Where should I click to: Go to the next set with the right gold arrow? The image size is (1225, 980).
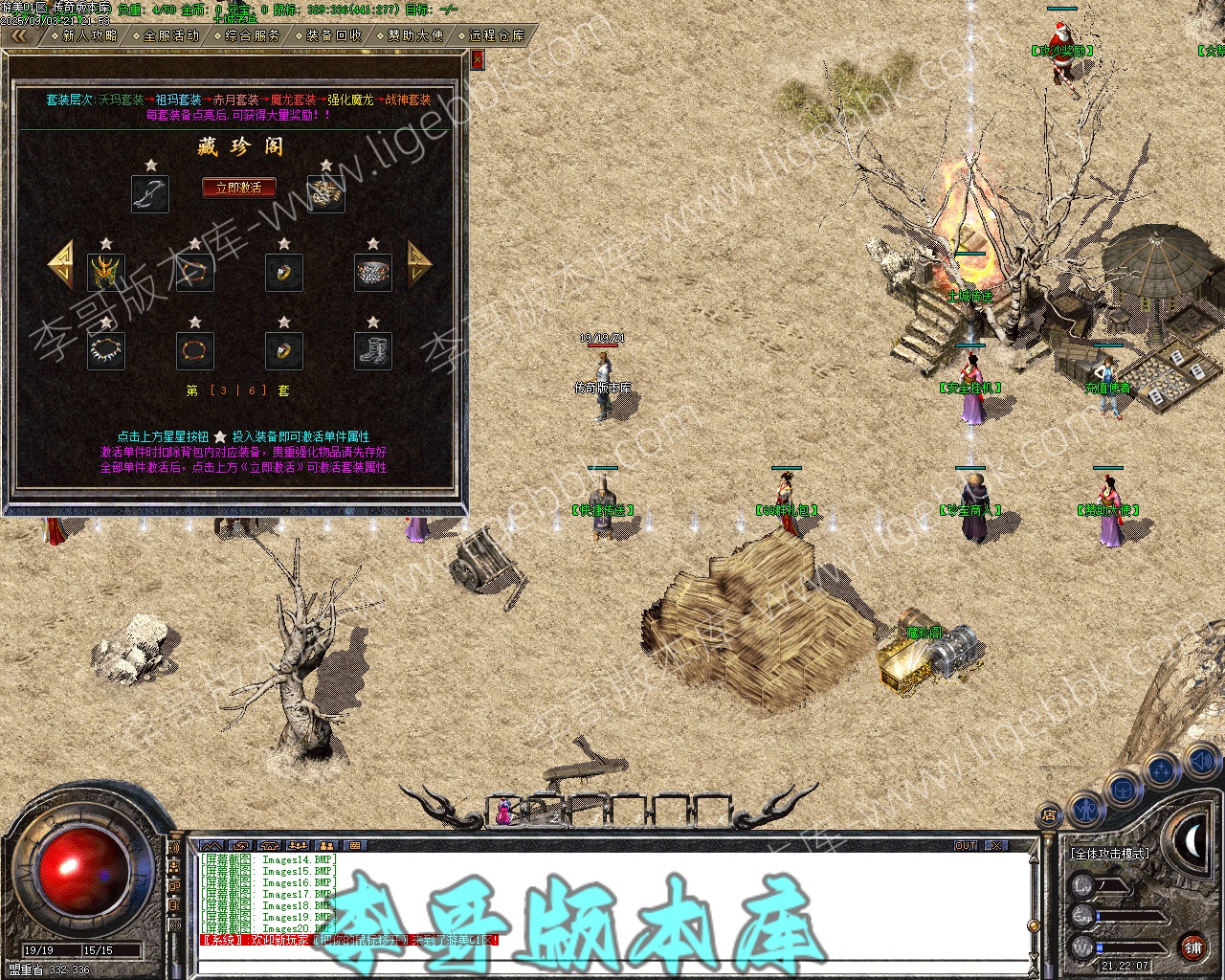click(419, 263)
